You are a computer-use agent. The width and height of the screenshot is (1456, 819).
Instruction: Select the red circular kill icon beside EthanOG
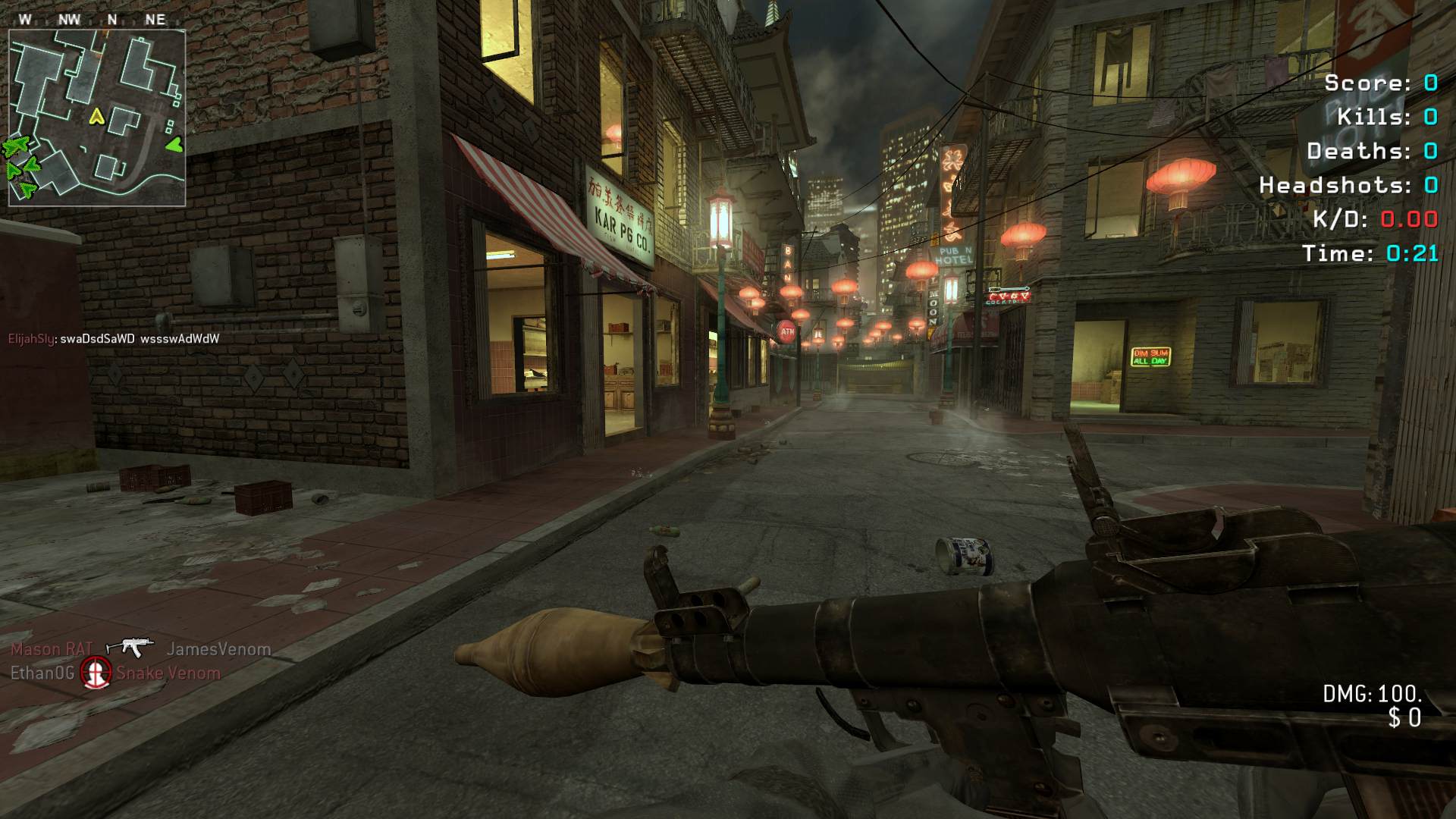(x=96, y=673)
